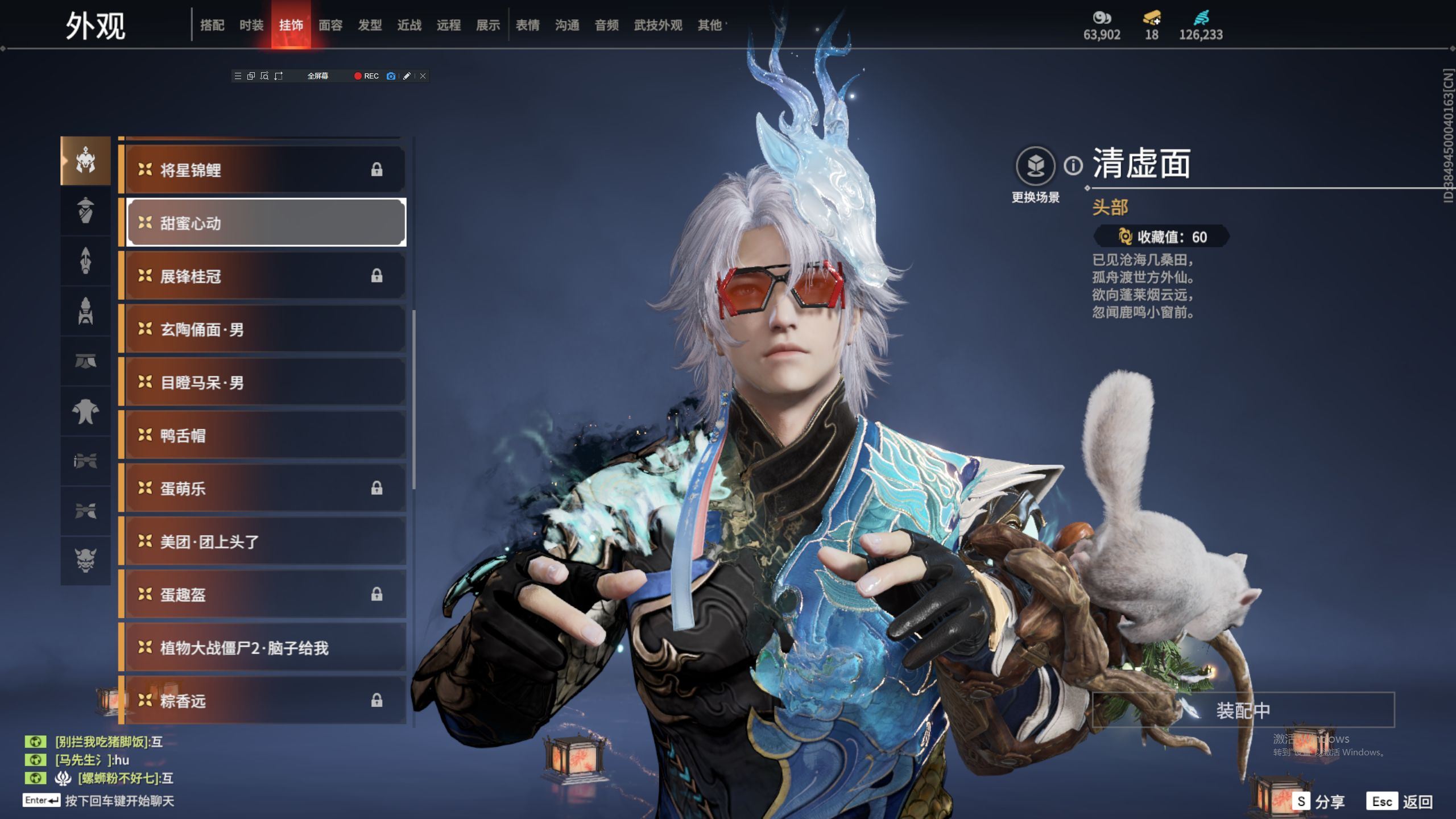Pick the 展锋桂冠 list item
The width and height of the screenshot is (1456, 819).
pos(264,276)
